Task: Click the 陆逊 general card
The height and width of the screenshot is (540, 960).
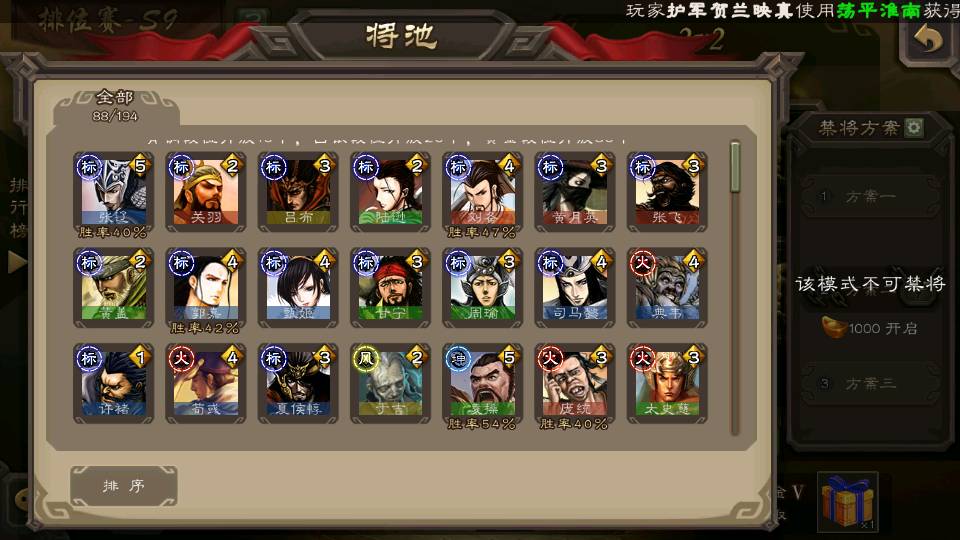Action: [x=391, y=190]
